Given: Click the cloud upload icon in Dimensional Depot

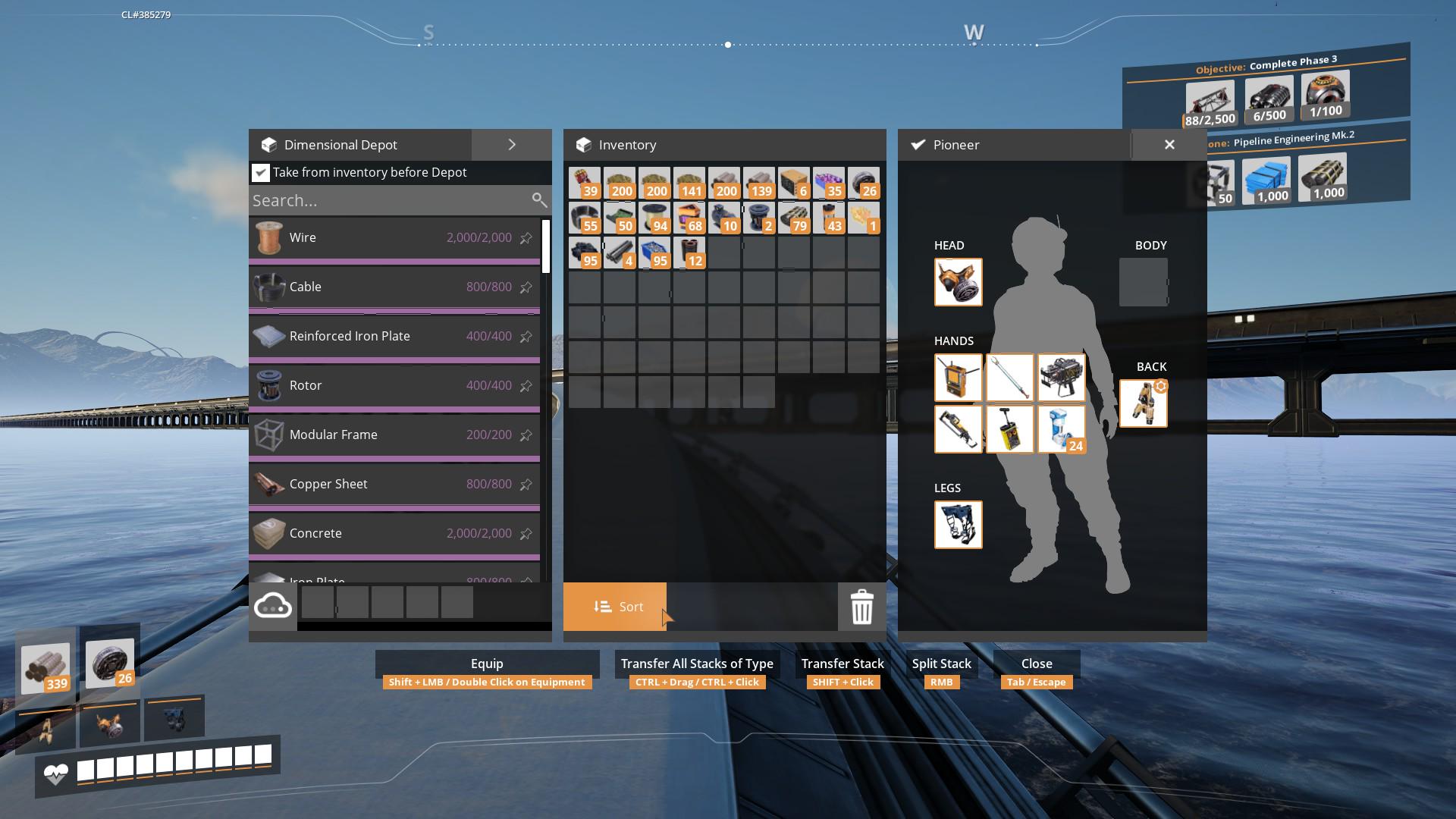Looking at the screenshot, I should coord(273,604).
